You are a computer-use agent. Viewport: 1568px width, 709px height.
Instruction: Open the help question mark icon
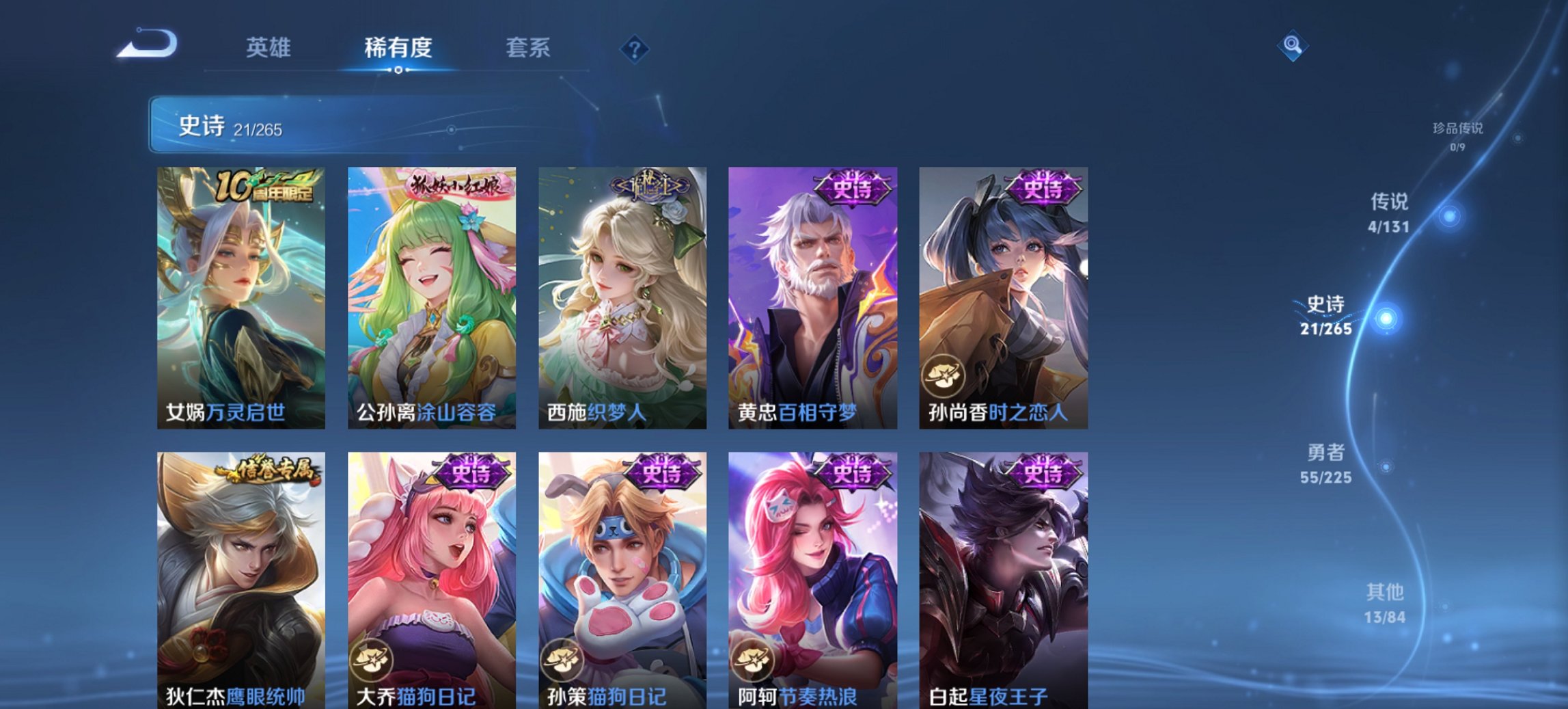(635, 47)
